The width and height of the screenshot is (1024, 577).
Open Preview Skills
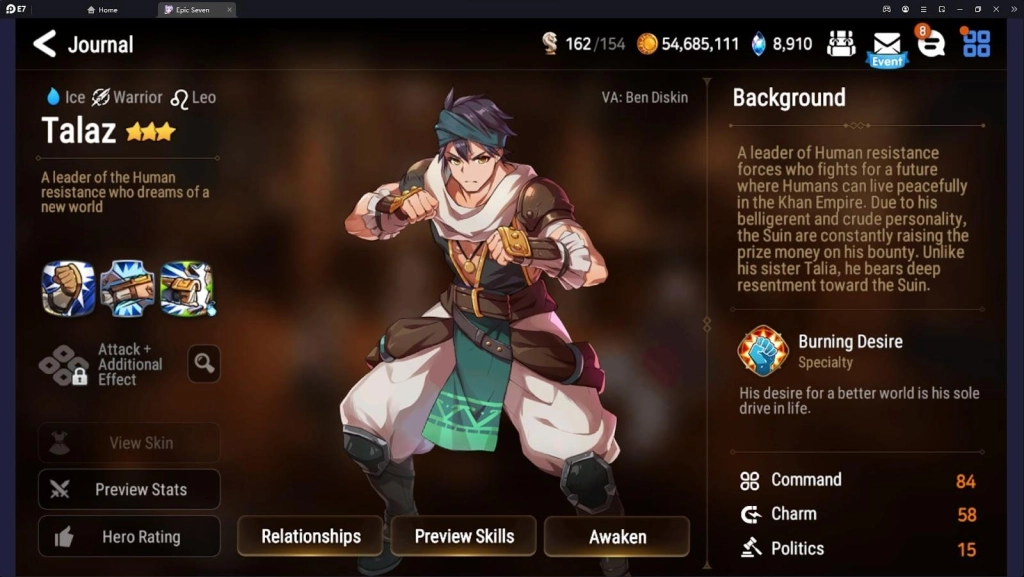coord(464,537)
